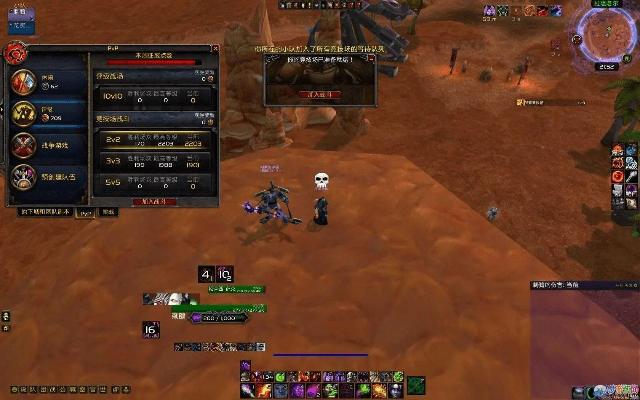Image resolution: width=640 pixels, height=400 pixels.
Task: Open the Conquest category with the wolf emblem
Action: [24, 113]
